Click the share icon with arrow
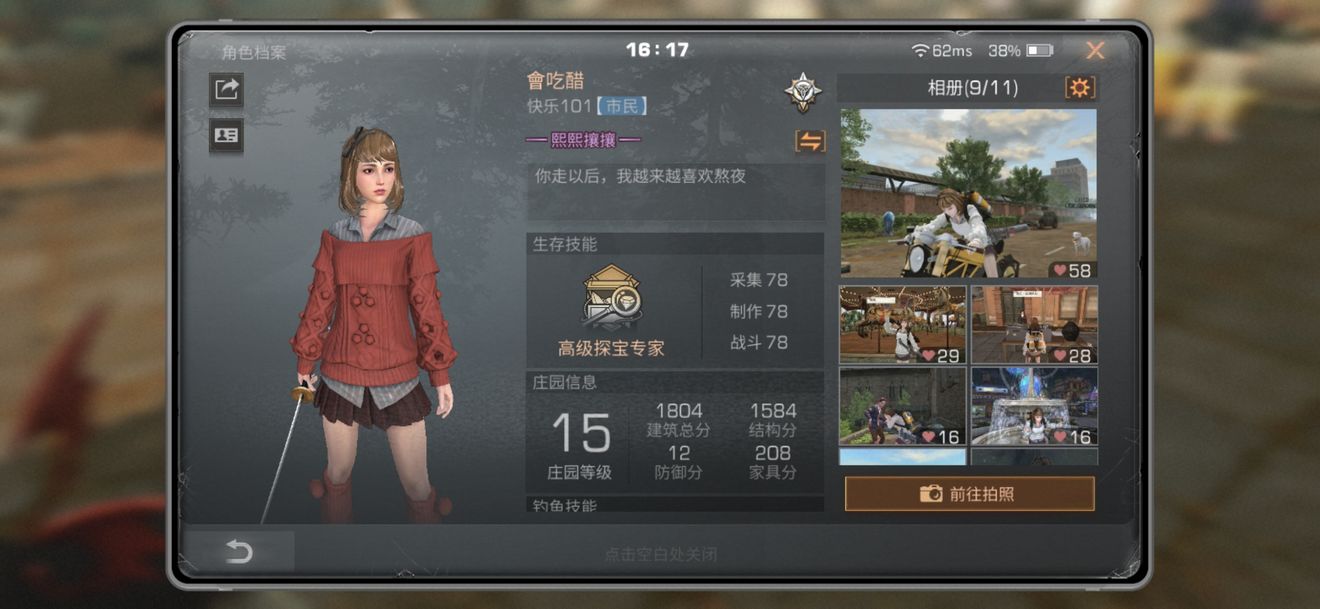 coord(226,89)
